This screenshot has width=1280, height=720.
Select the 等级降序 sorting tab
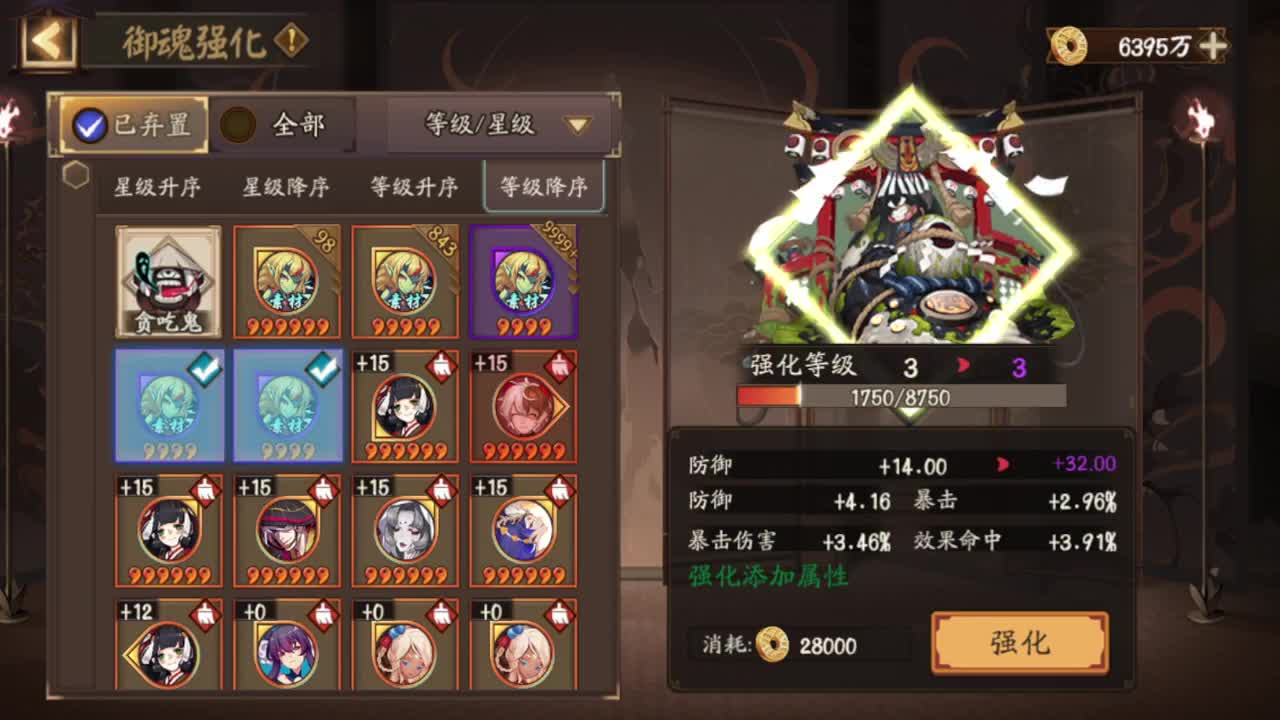coord(546,187)
